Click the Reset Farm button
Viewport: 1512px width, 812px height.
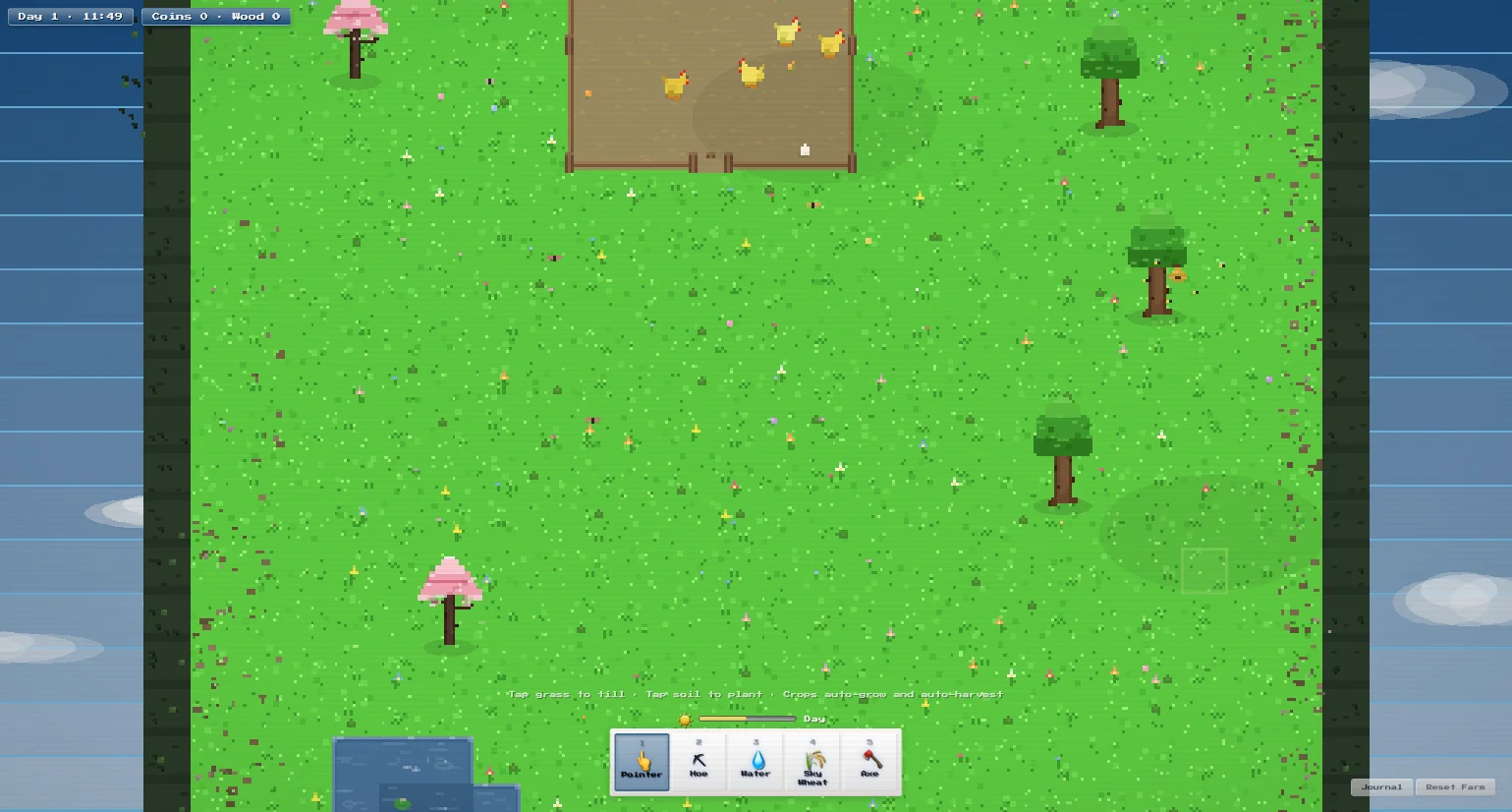[x=1455, y=786]
